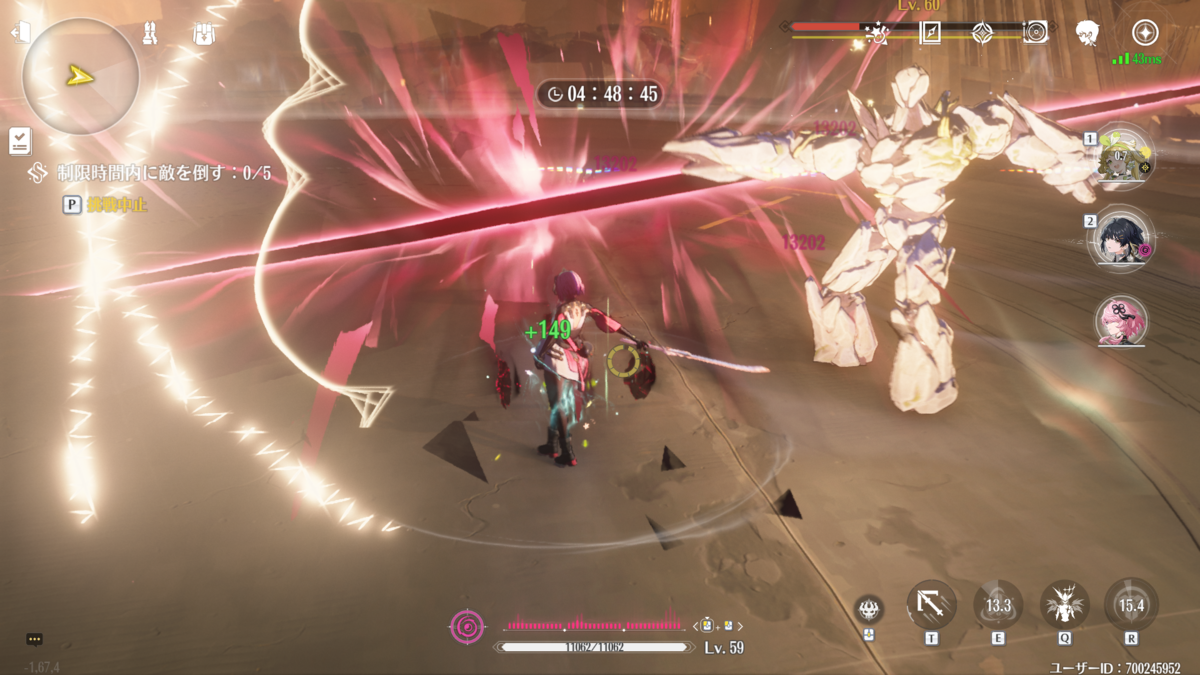Image resolution: width=1200 pixels, height=675 pixels.
Task: Open the character head profile icon
Action: point(1088,33)
